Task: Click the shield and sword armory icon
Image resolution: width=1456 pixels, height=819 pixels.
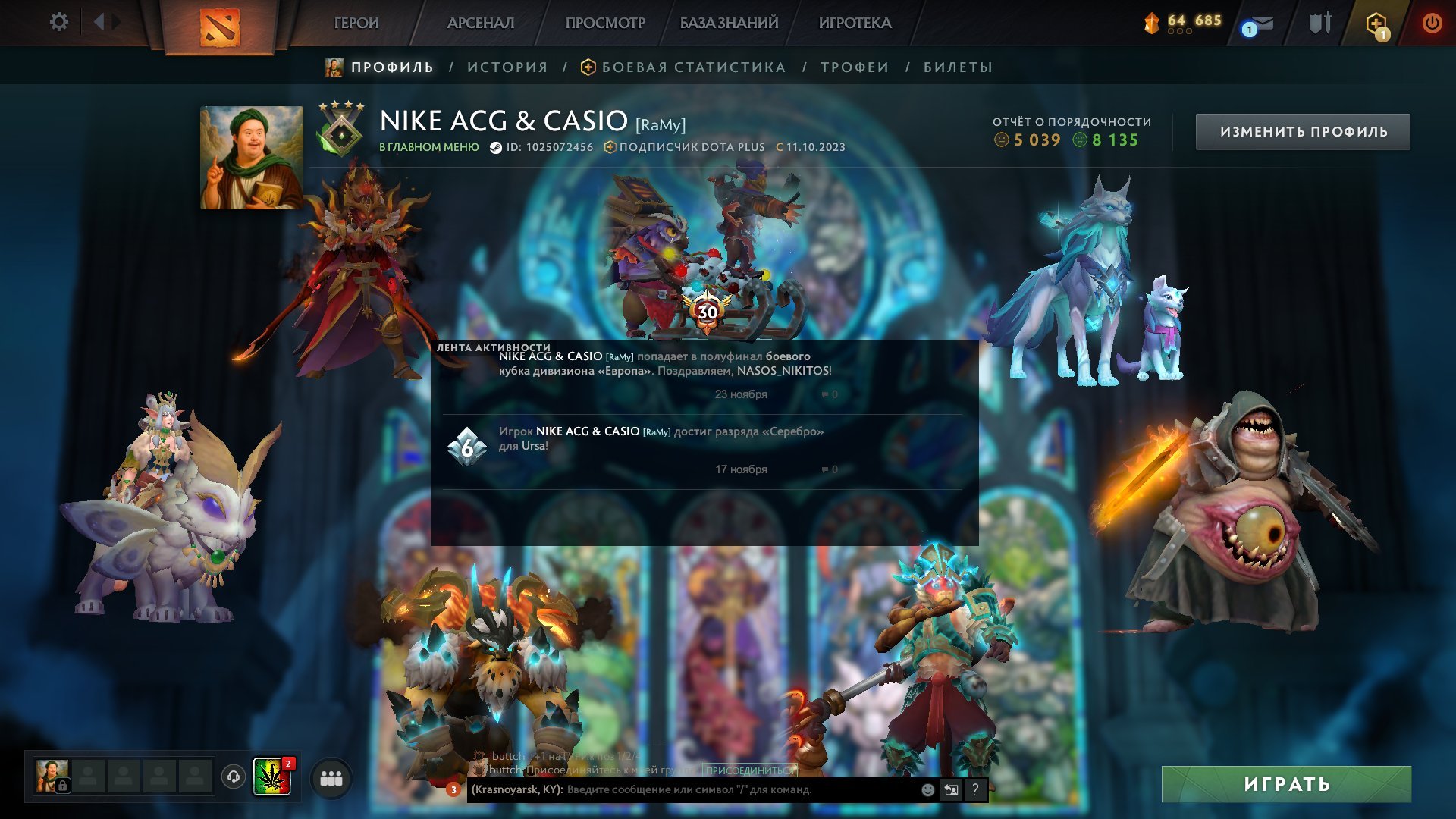Action: click(x=1319, y=22)
